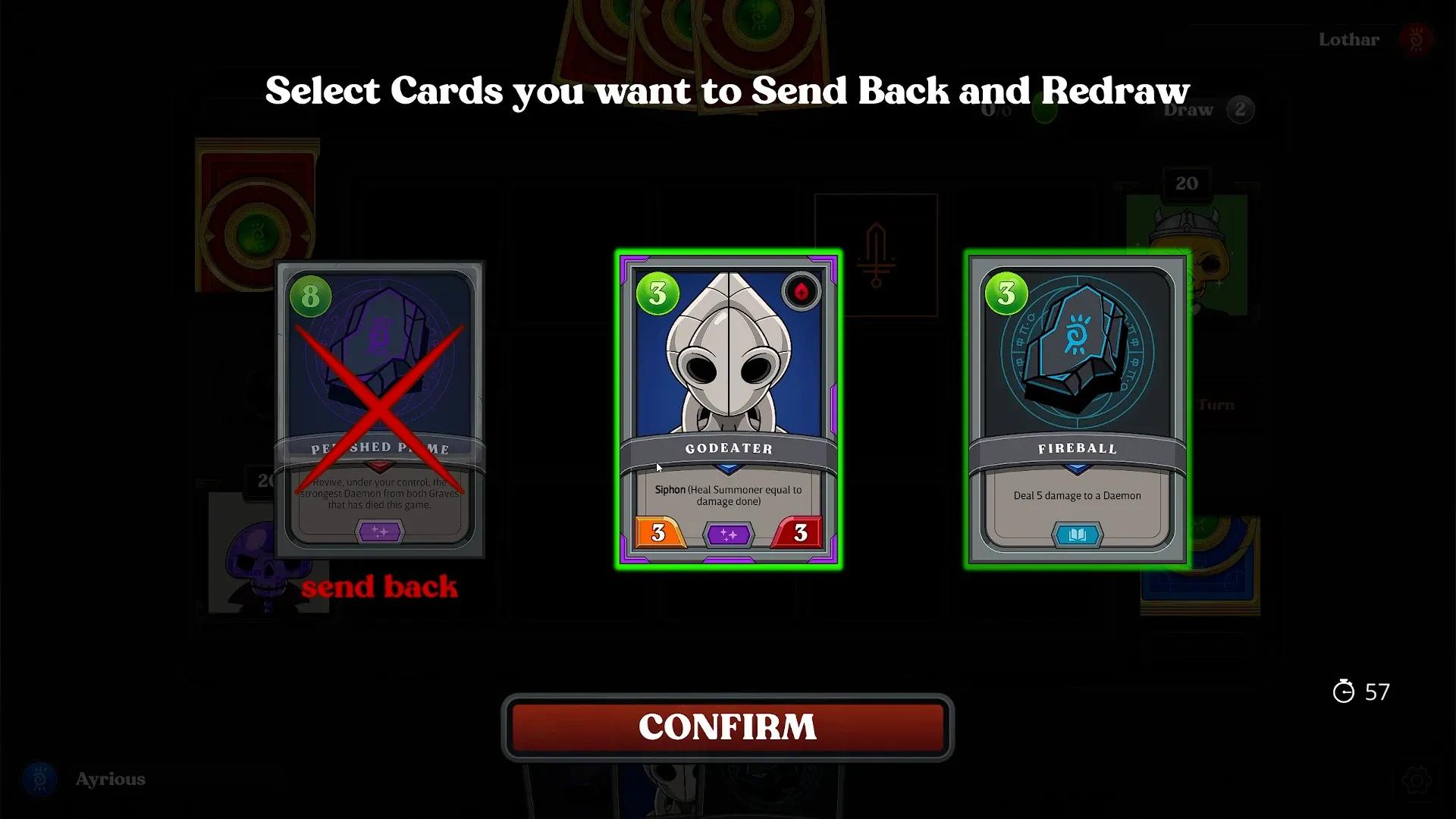
Task: Click the red send back label
Action: [x=380, y=585]
